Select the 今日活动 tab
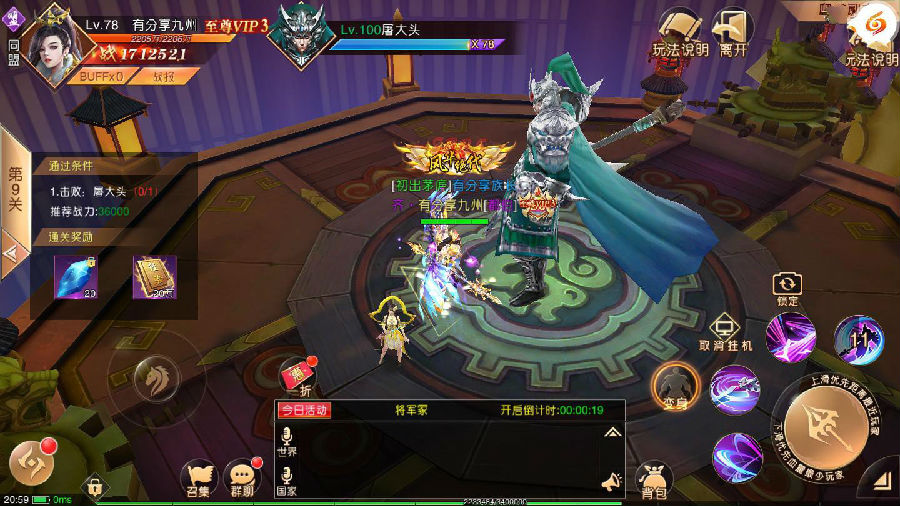Screen dimensions: 900x506 click(304, 410)
